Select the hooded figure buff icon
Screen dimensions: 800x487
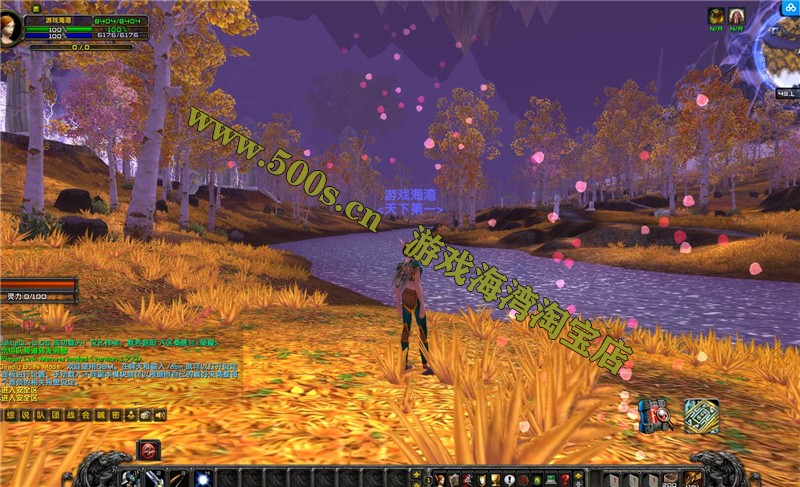pyautogui.click(x=736, y=16)
